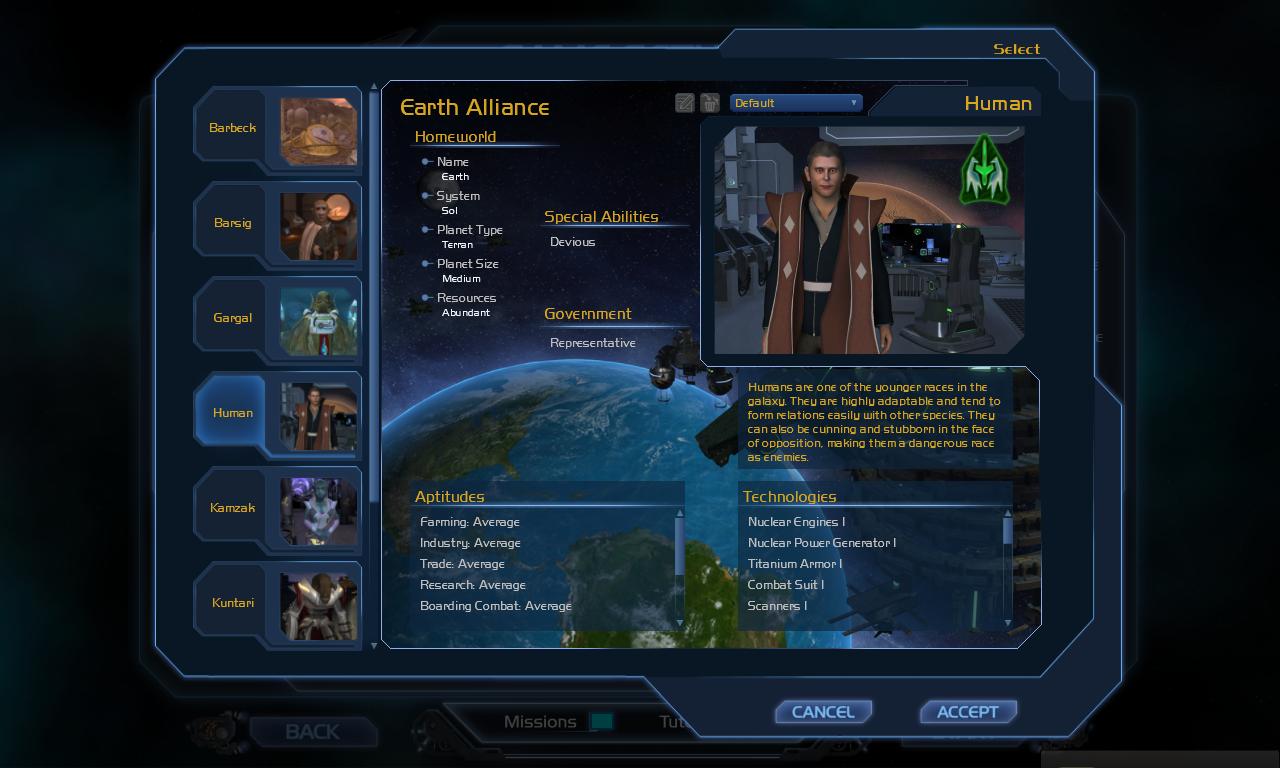
Task: Accept the selected race
Action: coord(967,712)
